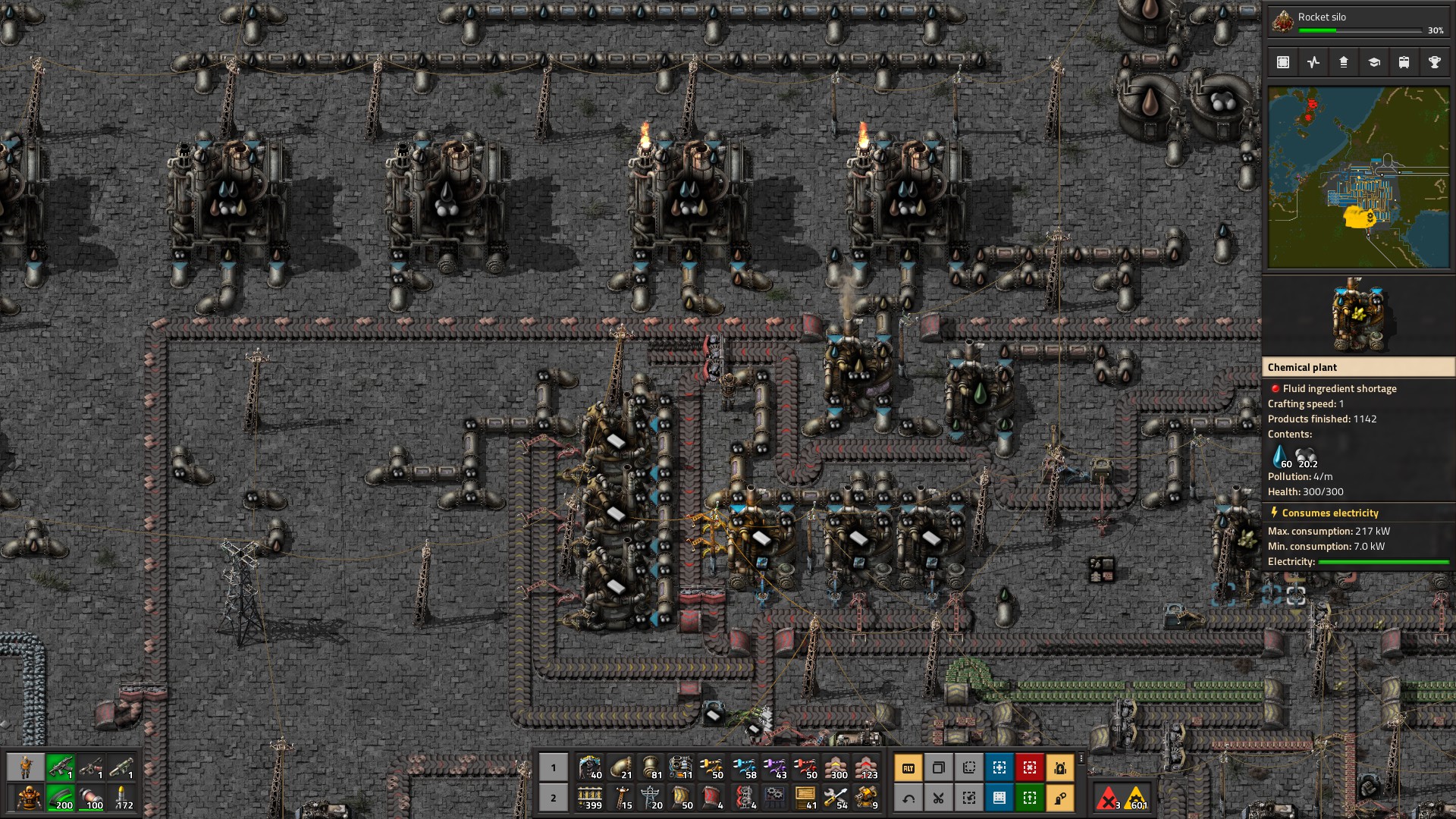The image size is (1456, 819).
Task: Switch to hotbar row 1
Action: (554, 767)
